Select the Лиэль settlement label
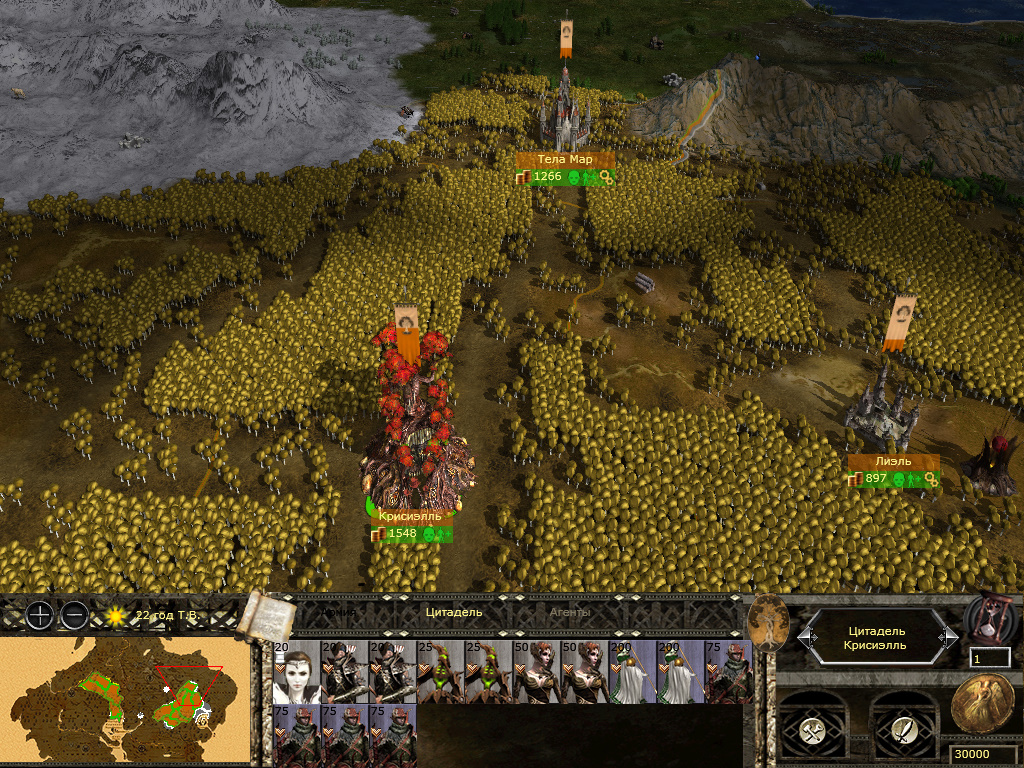 point(893,462)
